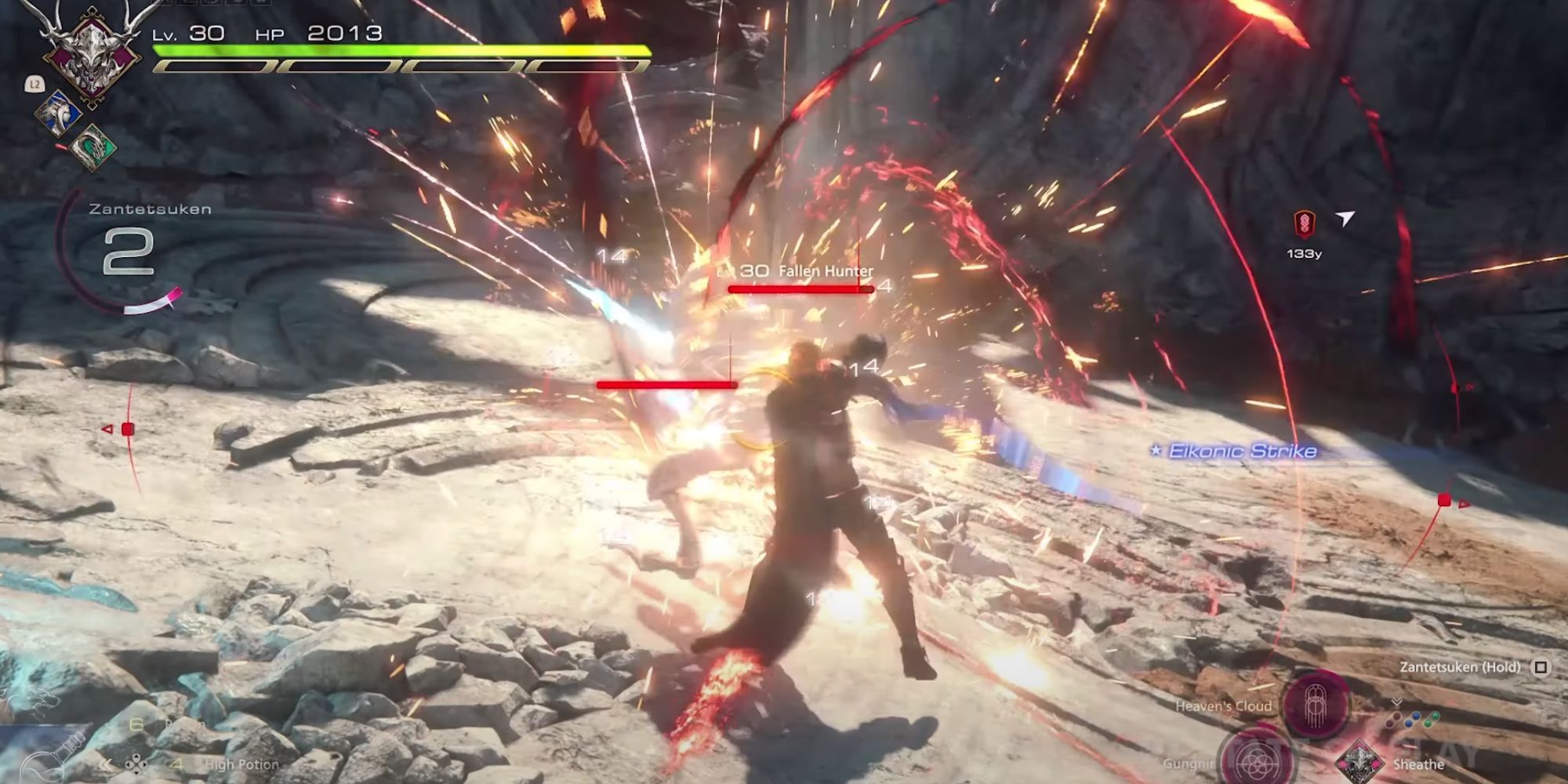Expand the double chevron above the status pips

(x=1397, y=702)
